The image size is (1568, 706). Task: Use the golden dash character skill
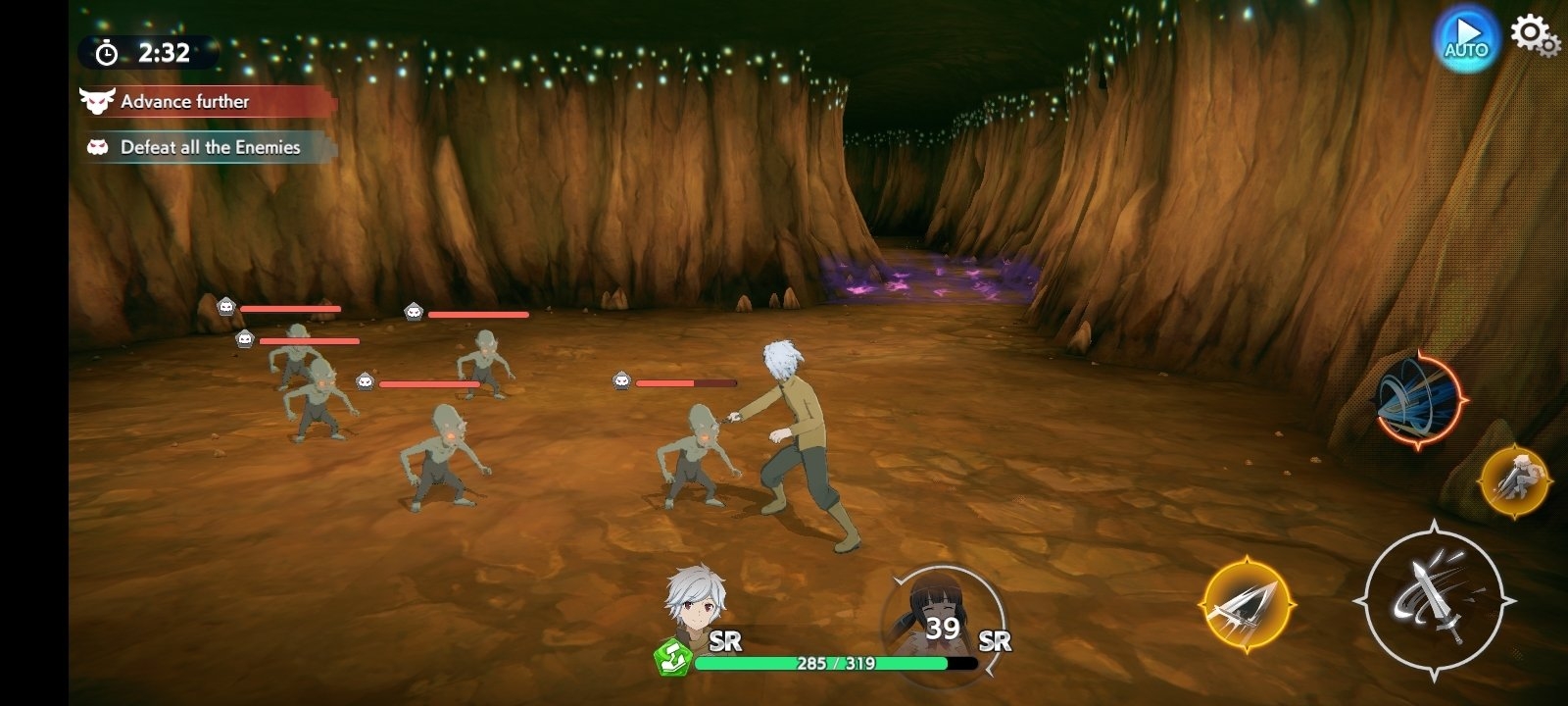click(x=1514, y=480)
